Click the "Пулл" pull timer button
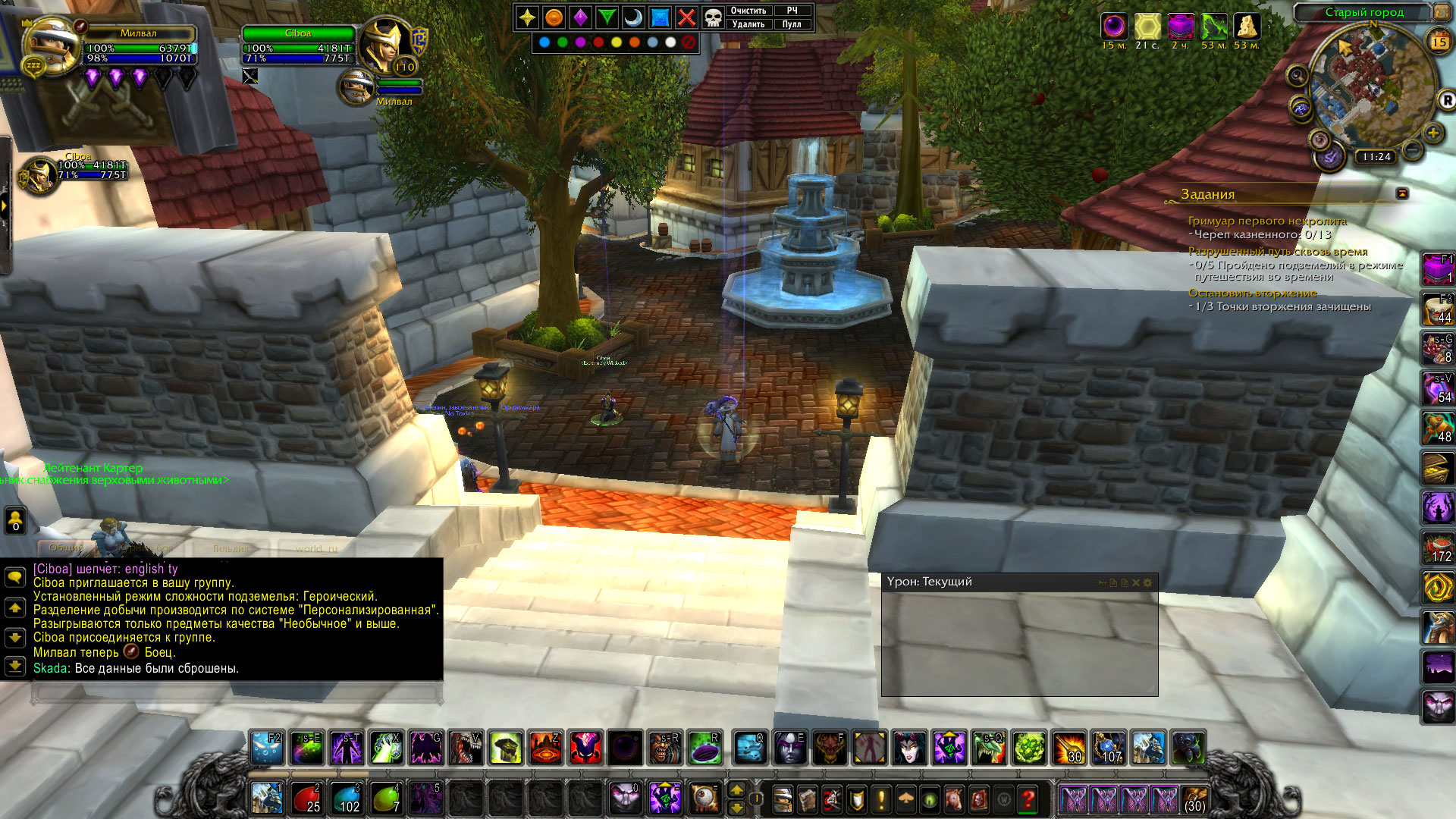The width and height of the screenshot is (1456, 819). 792,24
